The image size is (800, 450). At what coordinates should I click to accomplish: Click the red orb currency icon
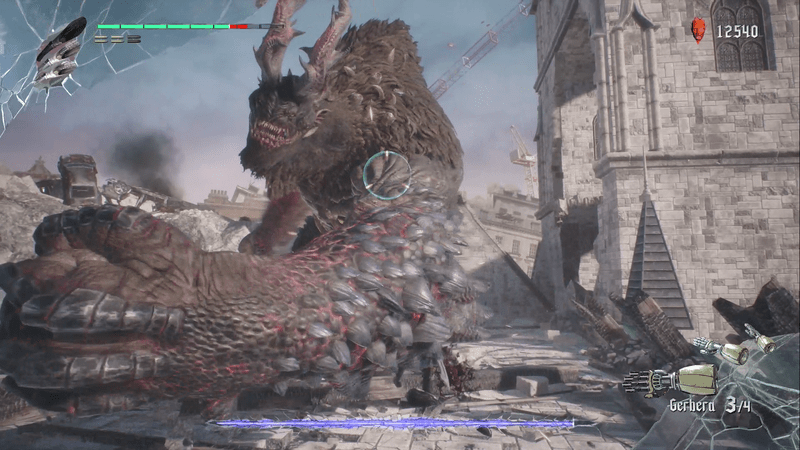[x=698, y=30]
